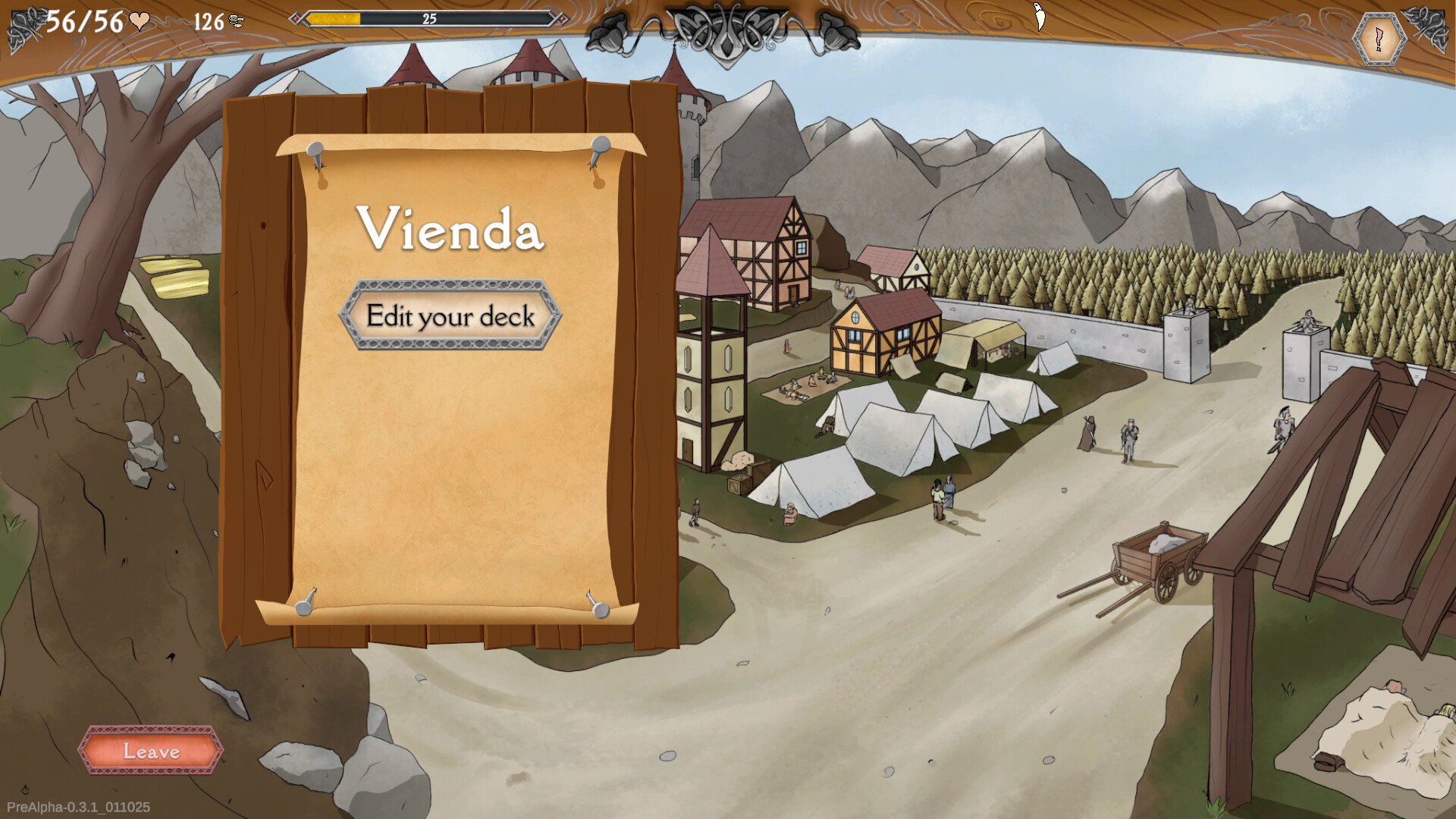Open the hexagonal map icon
The image size is (1456, 819).
(x=1379, y=38)
